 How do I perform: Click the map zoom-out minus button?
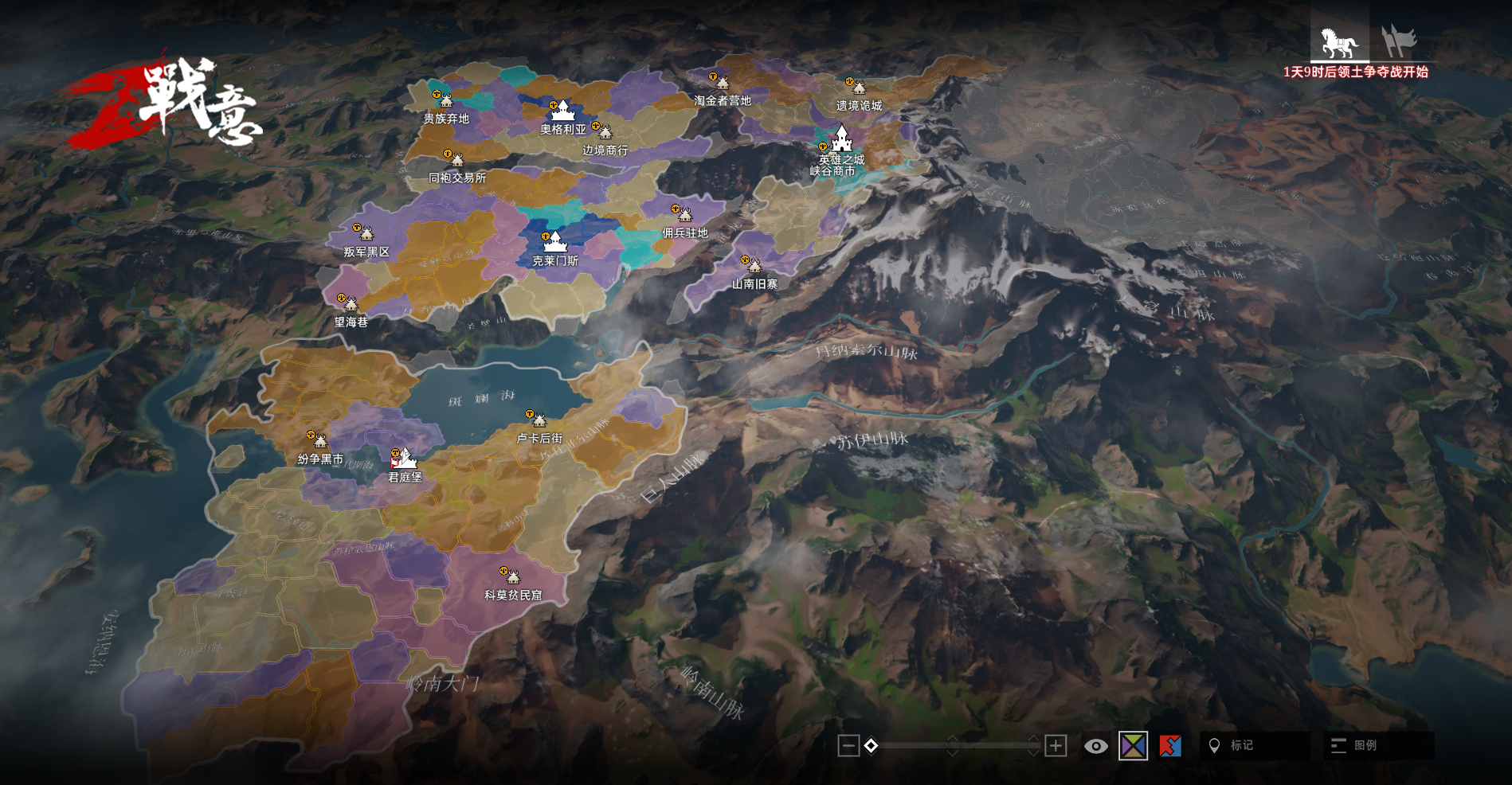[848, 746]
